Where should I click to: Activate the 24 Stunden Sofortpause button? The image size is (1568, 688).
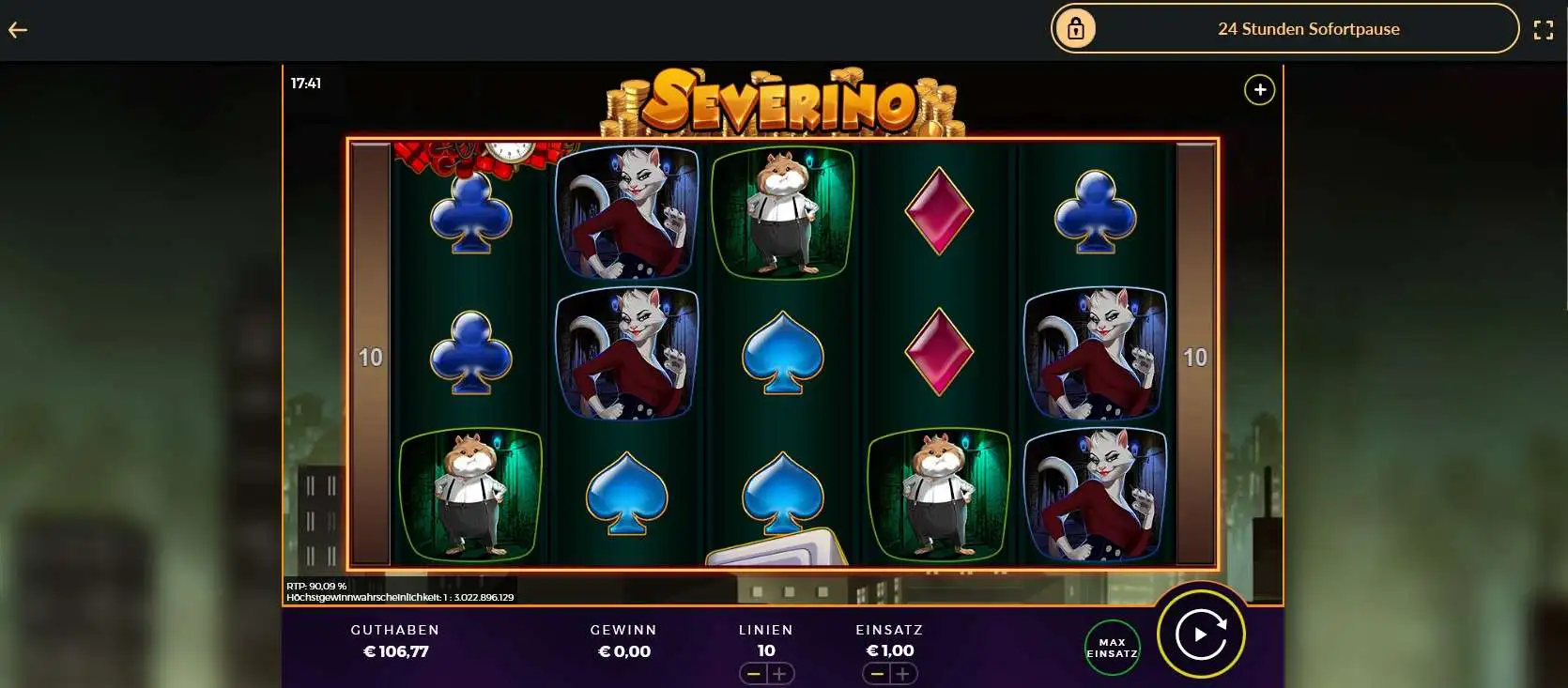tap(1308, 28)
